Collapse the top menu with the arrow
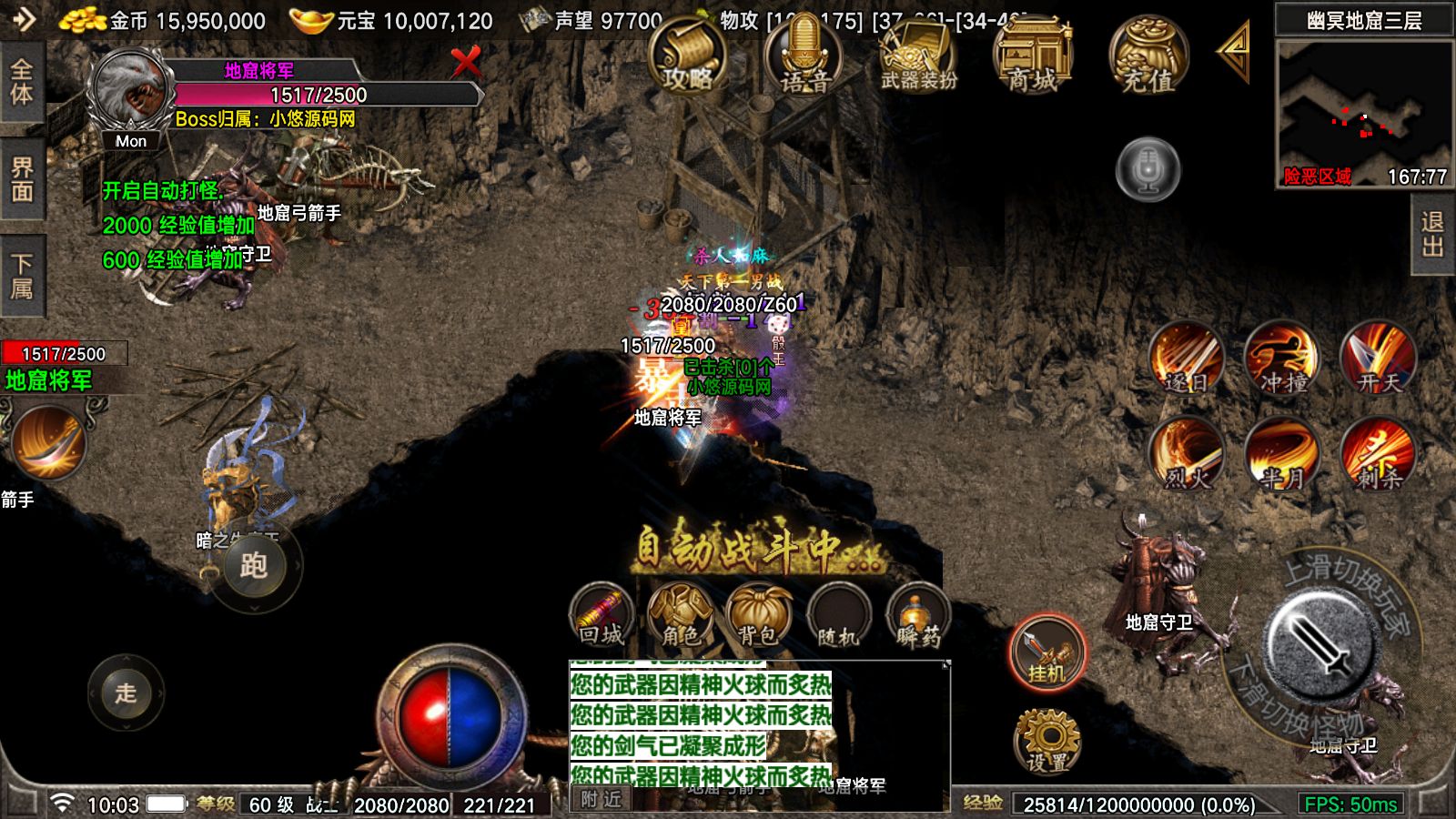Image resolution: width=1456 pixels, height=819 pixels. [1234, 52]
